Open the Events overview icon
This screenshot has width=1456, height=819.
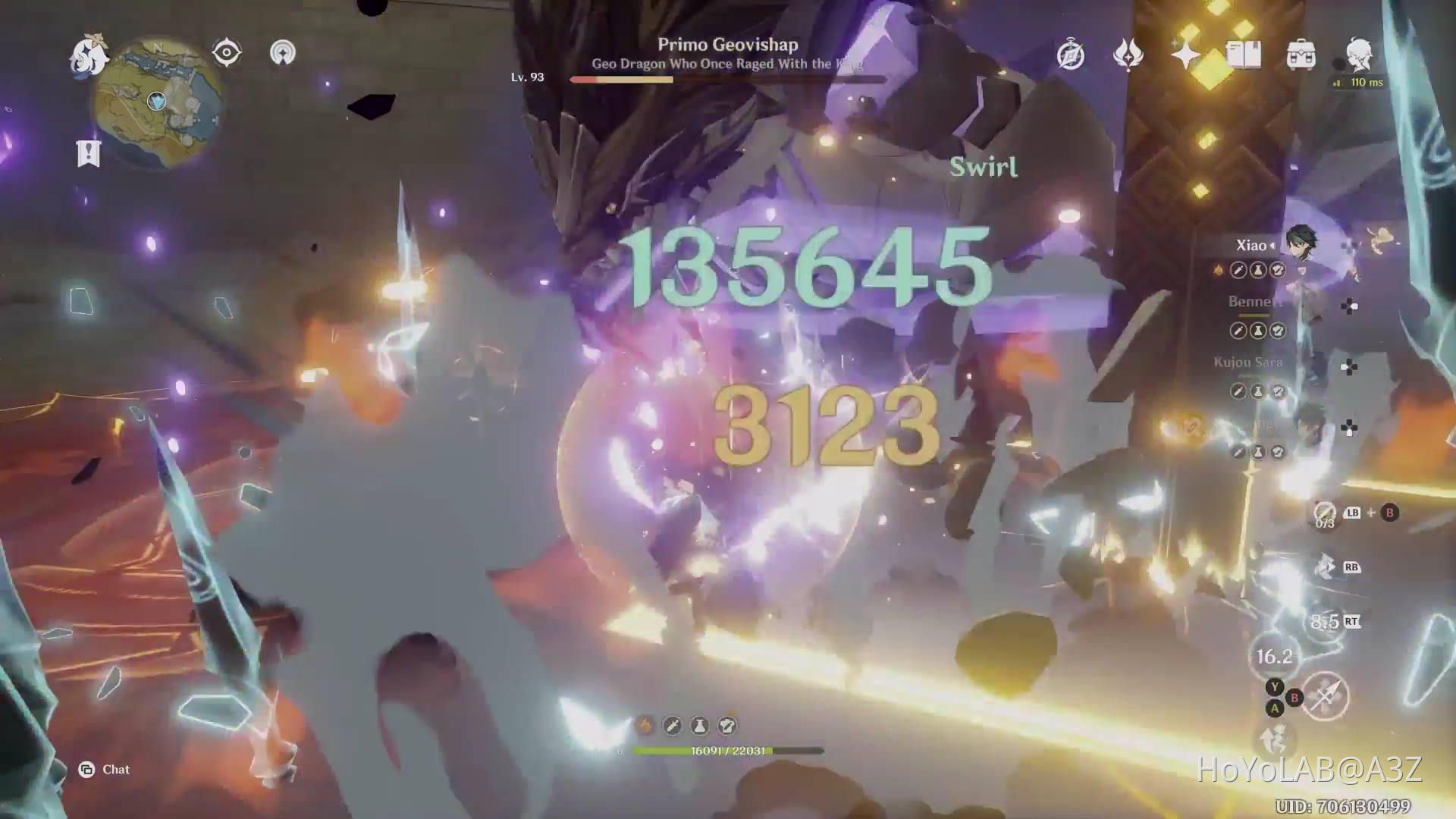pyautogui.click(x=1072, y=55)
